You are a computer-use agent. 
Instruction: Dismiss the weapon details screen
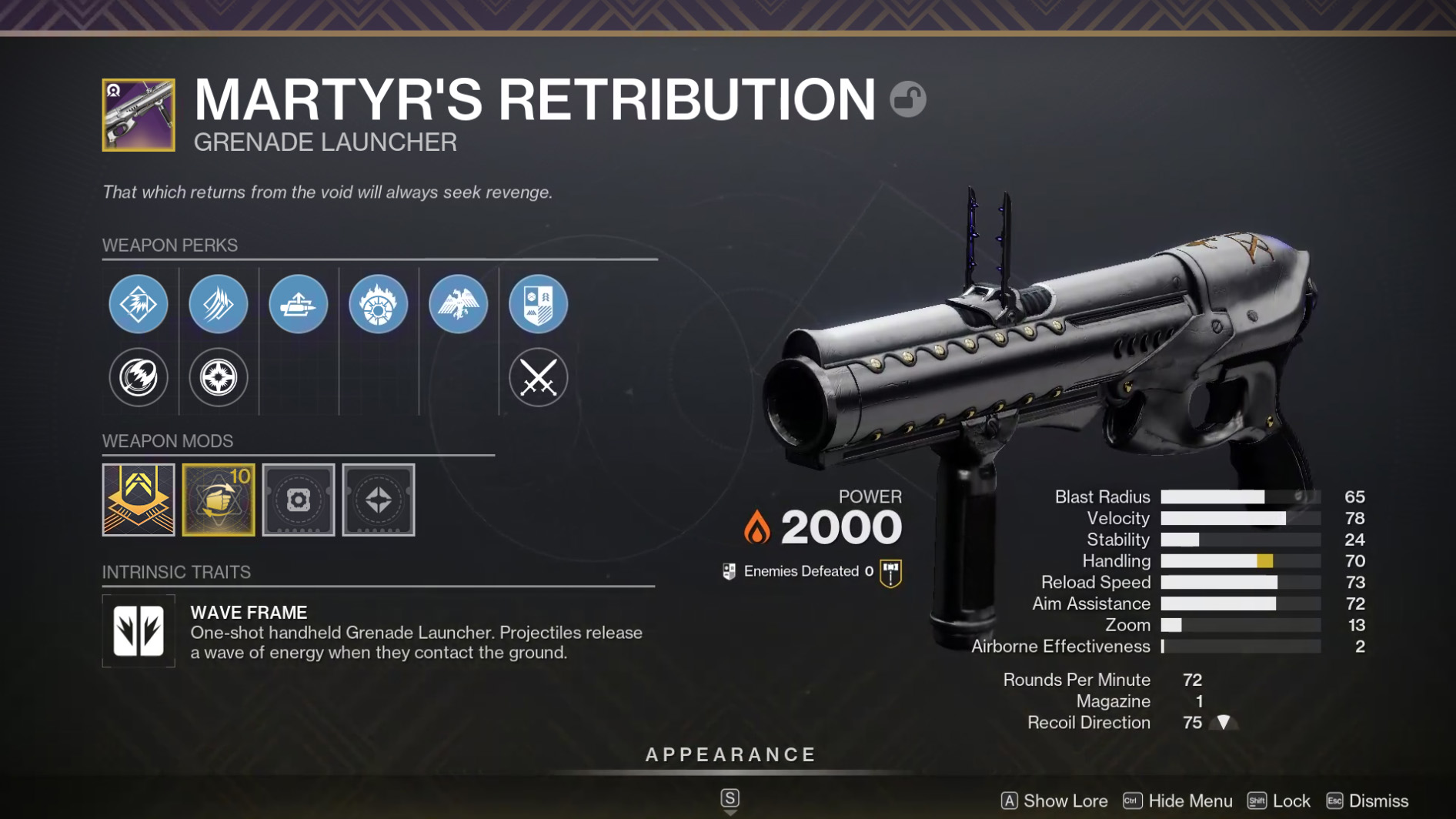pos(1368,801)
